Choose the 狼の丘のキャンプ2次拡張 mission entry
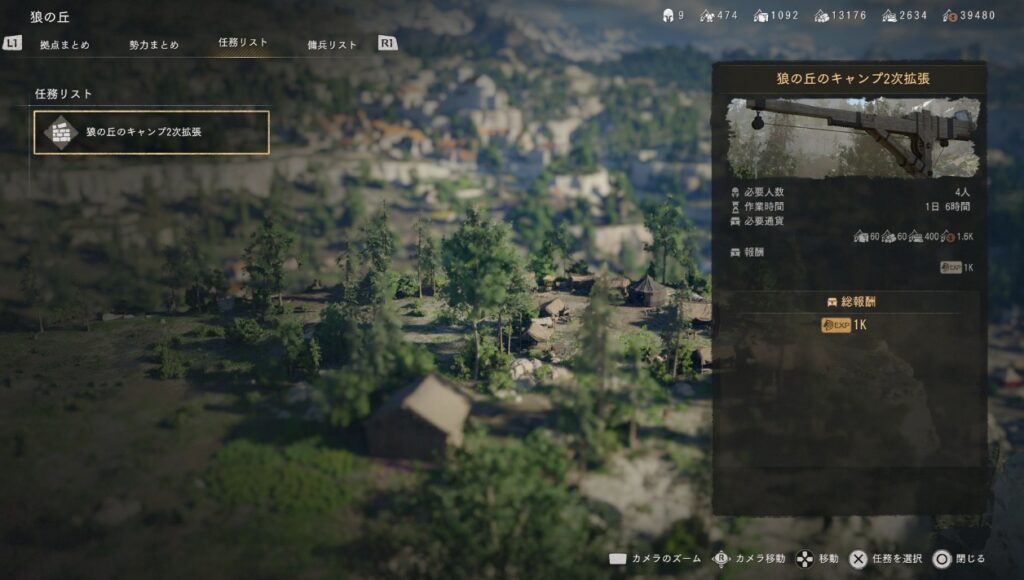This screenshot has height=580, width=1024. click(x=151, y=132)
